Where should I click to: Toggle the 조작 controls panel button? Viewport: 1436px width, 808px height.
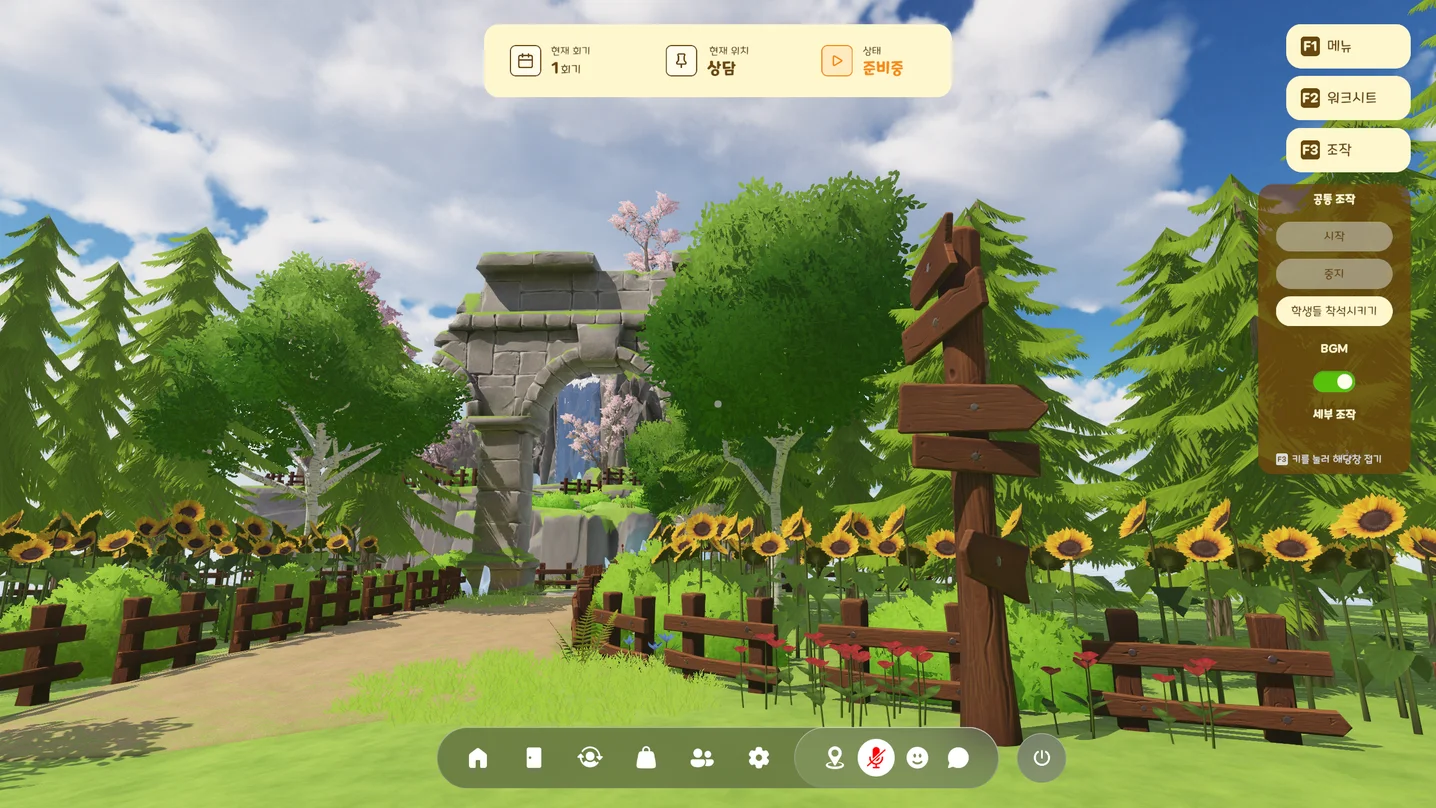1347,150
